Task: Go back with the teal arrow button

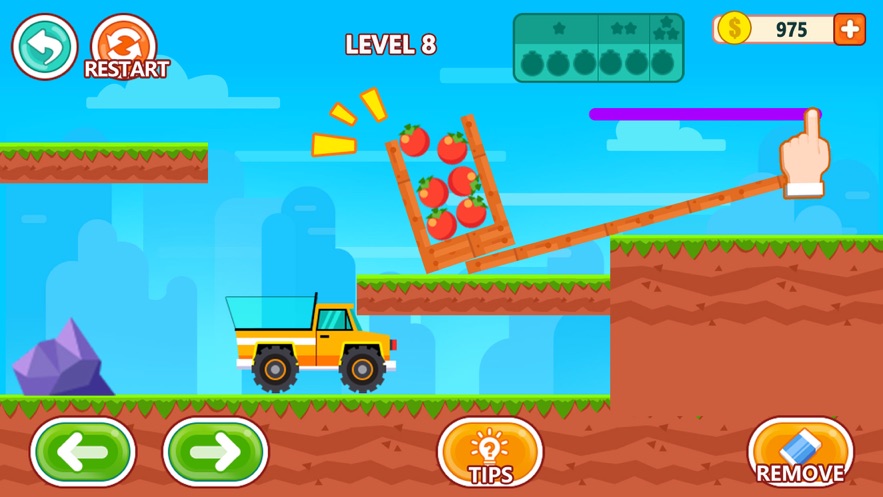Action: pos(45,46)
